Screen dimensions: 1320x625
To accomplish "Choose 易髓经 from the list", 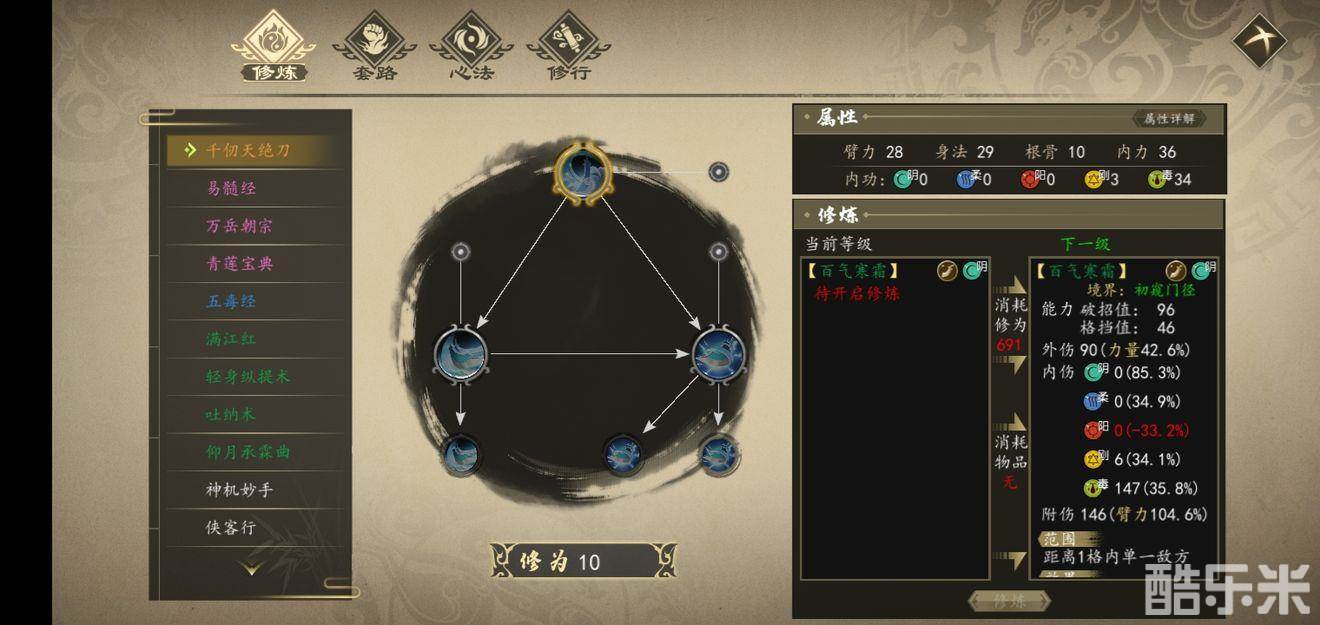I will coord(232,189).
